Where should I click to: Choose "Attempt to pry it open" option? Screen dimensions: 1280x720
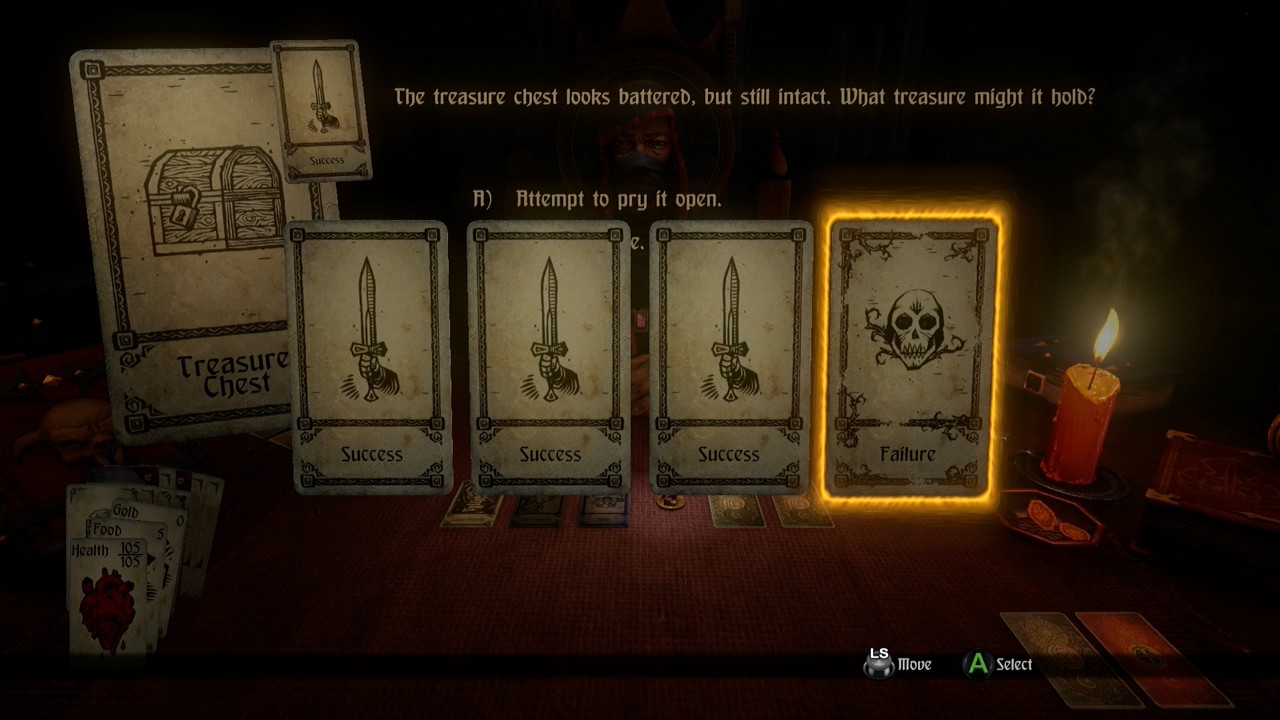[617, 199]
